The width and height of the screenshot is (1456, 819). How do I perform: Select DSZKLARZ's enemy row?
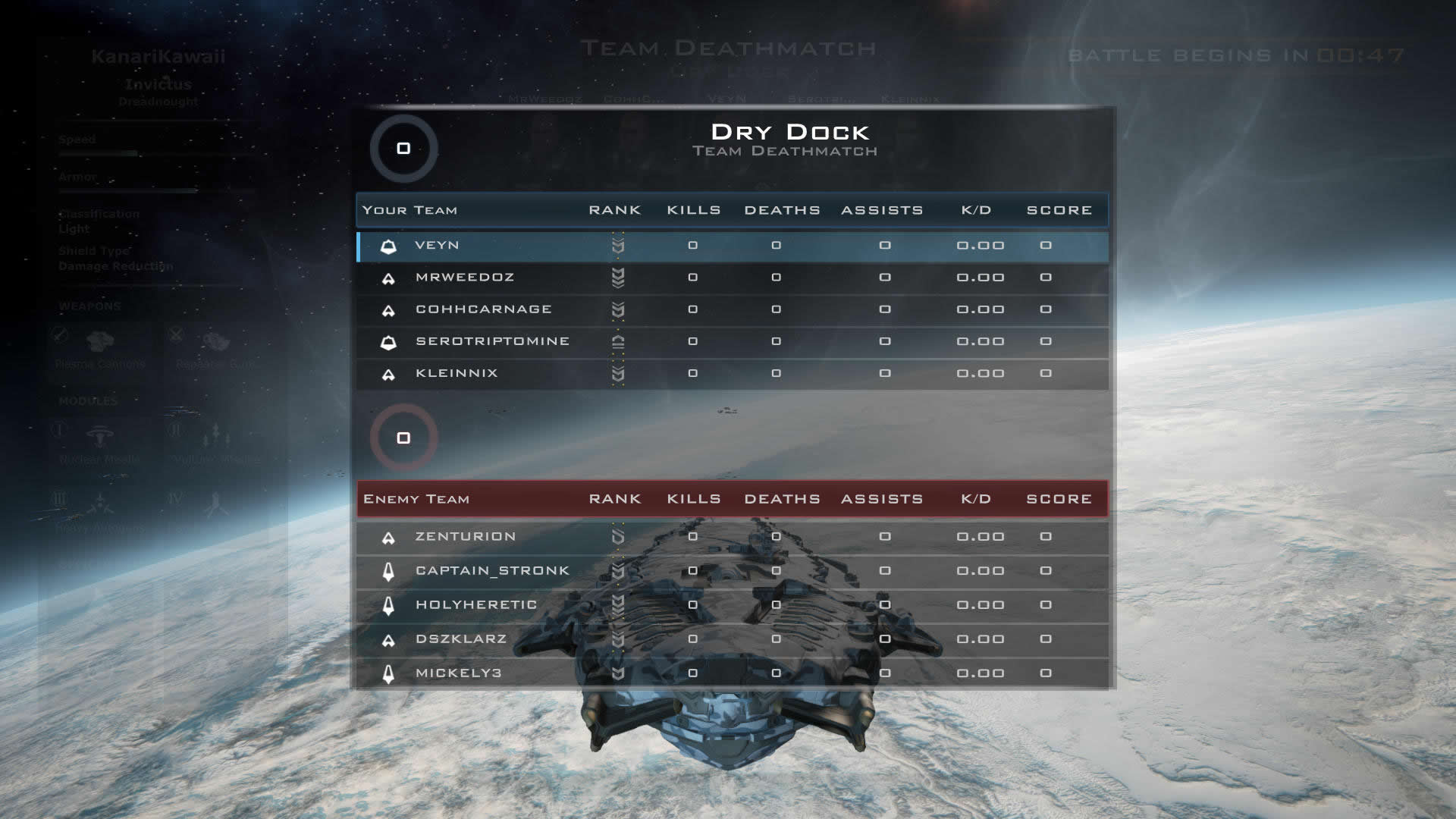click(460, 639)
